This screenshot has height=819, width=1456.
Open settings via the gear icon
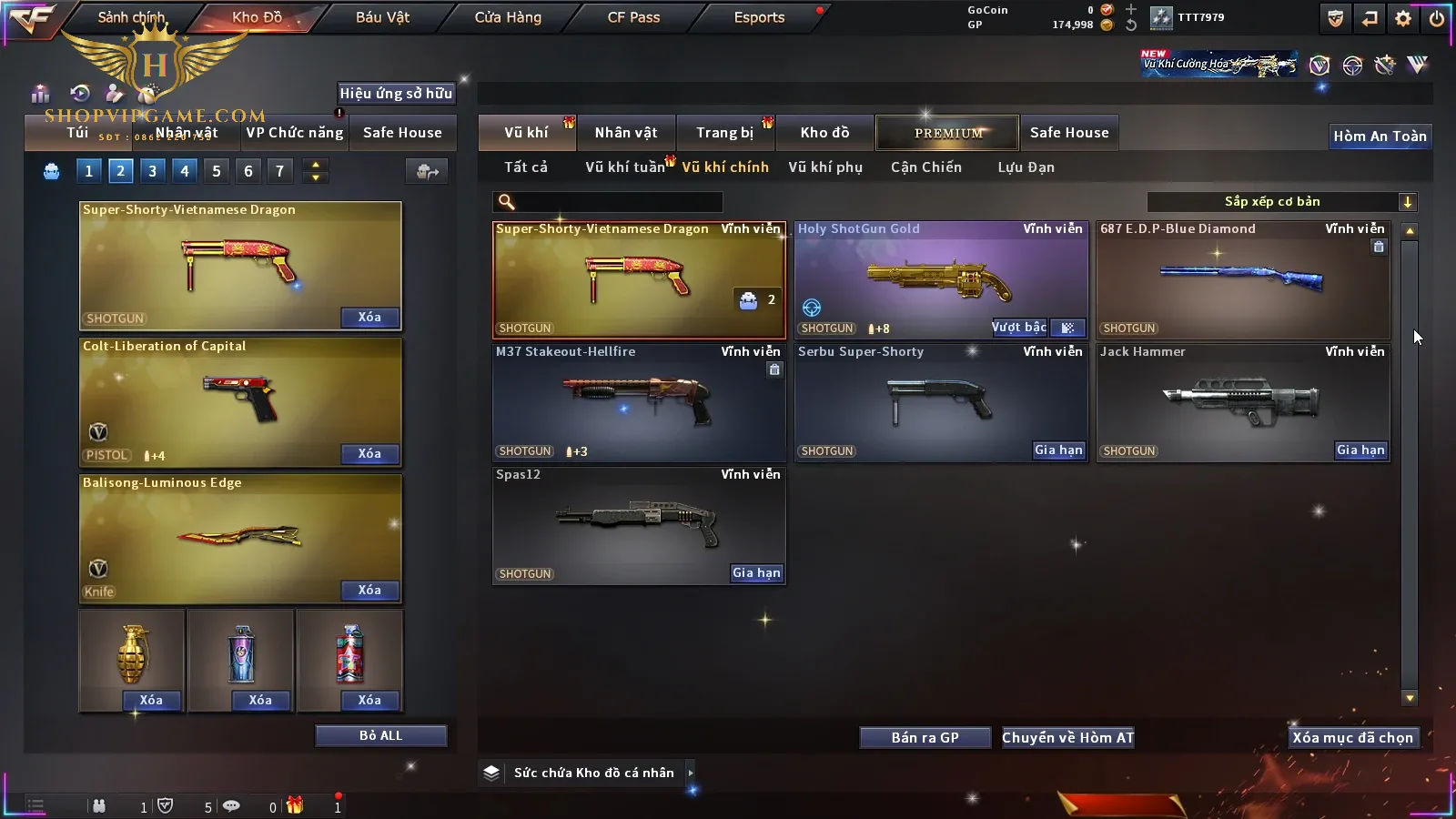coord(1403,18)
